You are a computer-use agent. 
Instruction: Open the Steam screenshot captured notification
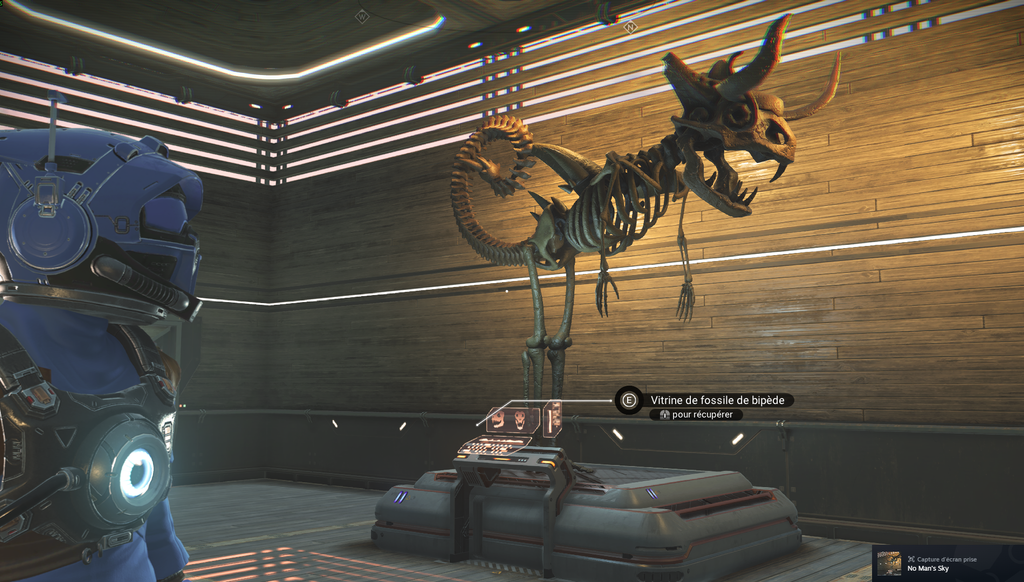click(x=946, y=563)
